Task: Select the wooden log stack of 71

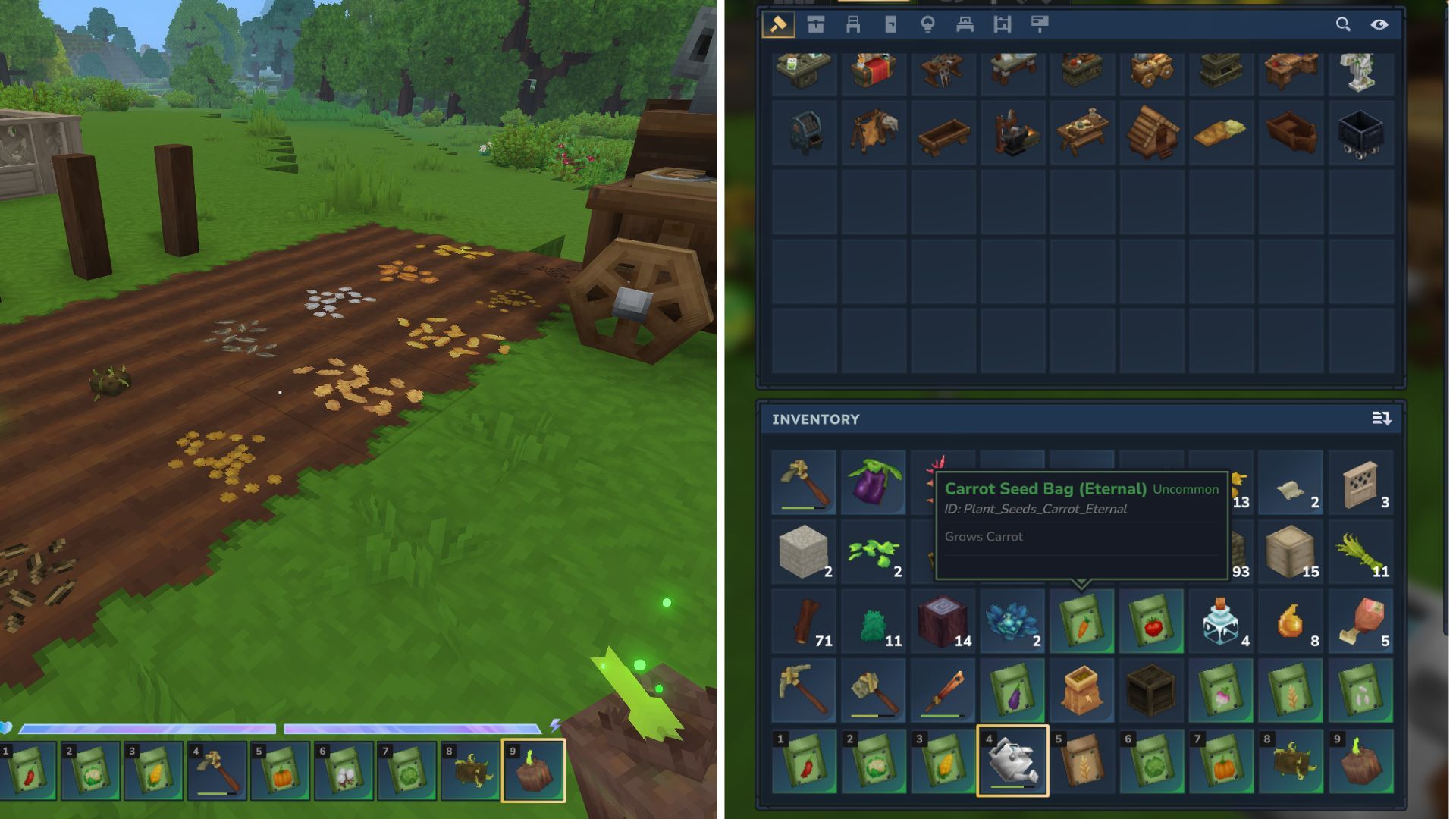Action: 804,622
